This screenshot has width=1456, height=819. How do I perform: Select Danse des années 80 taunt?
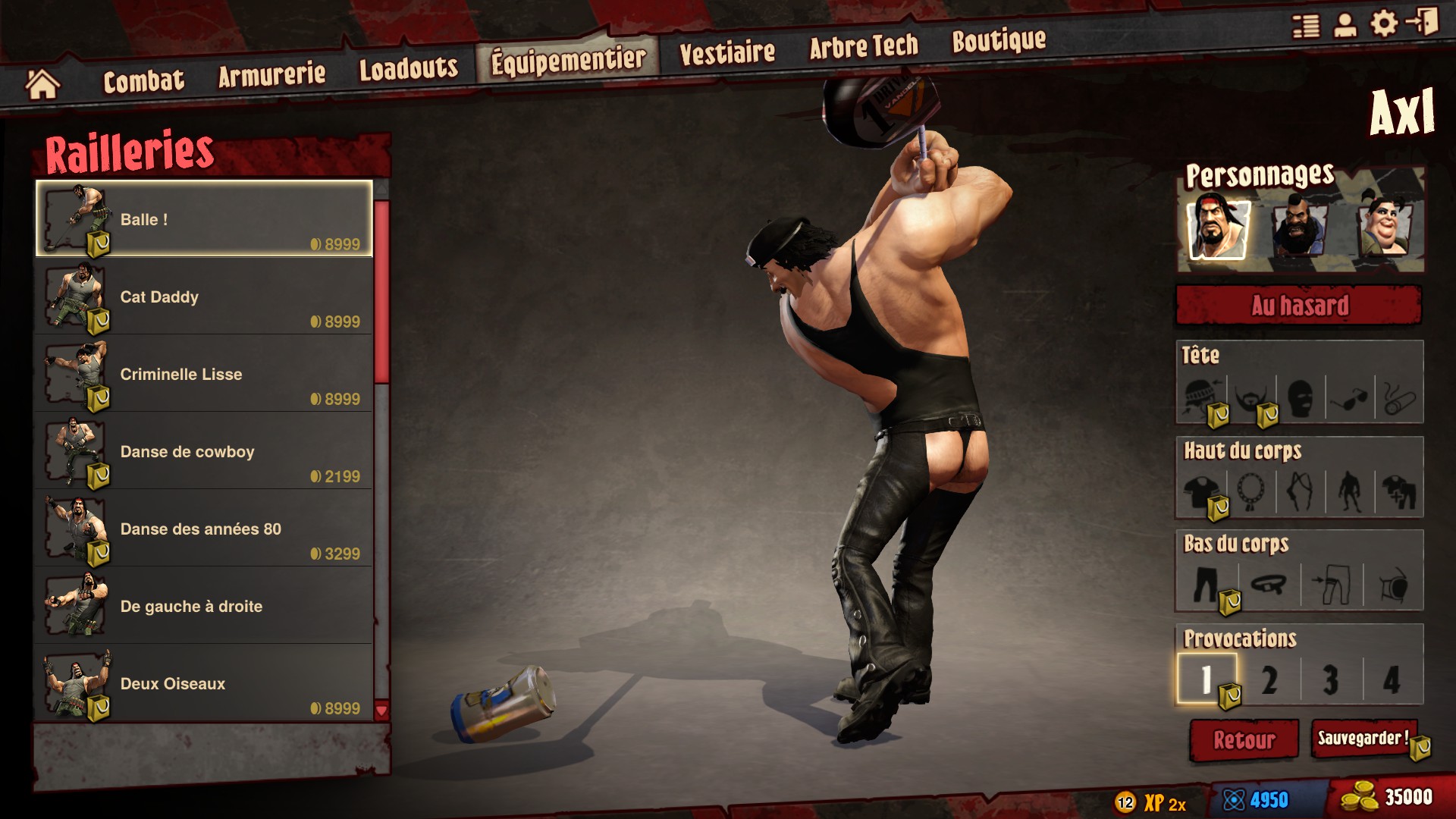tap(203, 529)
